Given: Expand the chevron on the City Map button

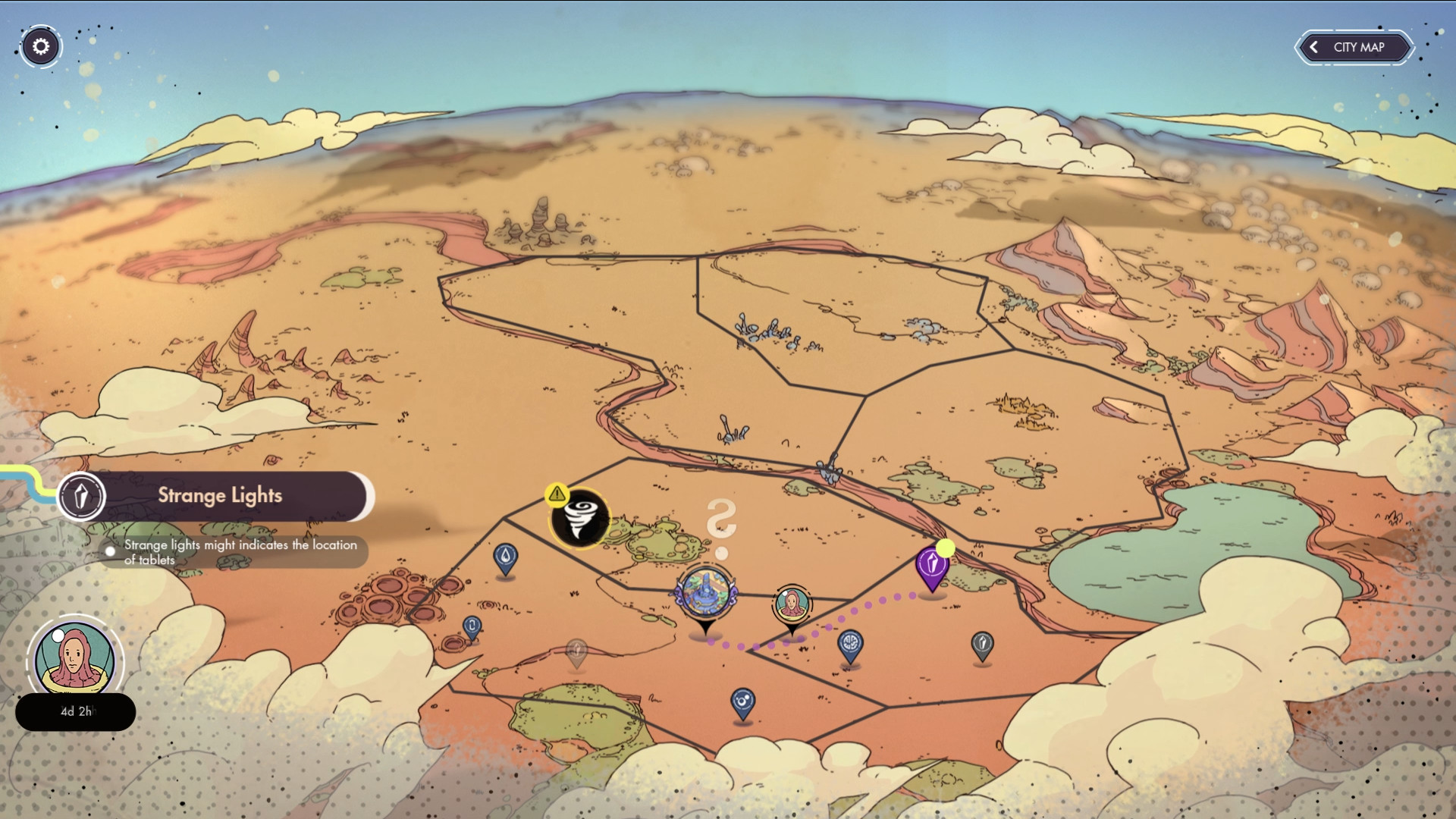Looking at the screenshot, I should [x=1314, y=47].
